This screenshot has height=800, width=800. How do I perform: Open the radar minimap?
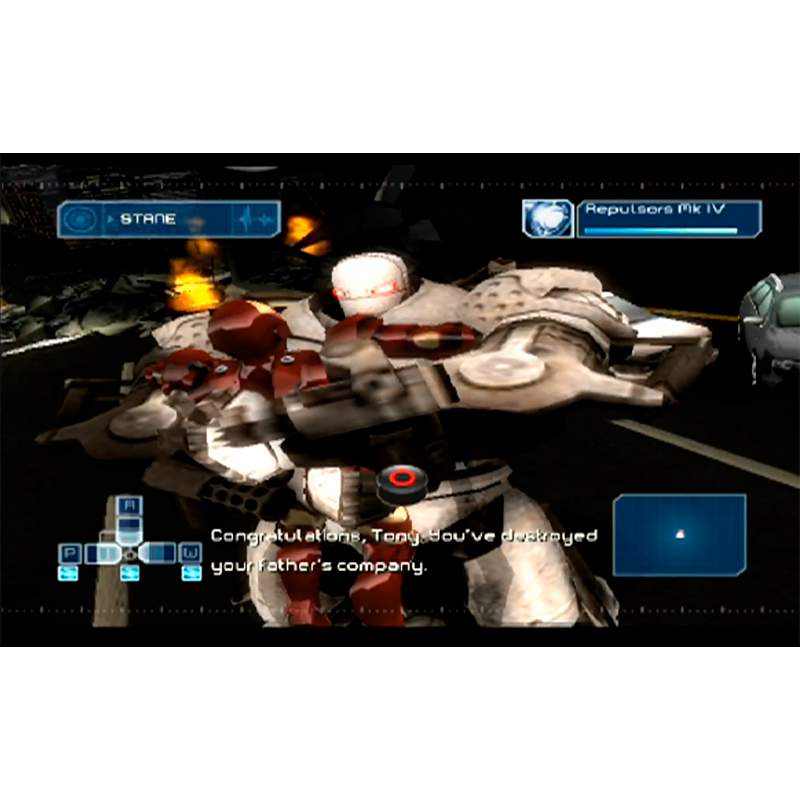click(679, 535)
